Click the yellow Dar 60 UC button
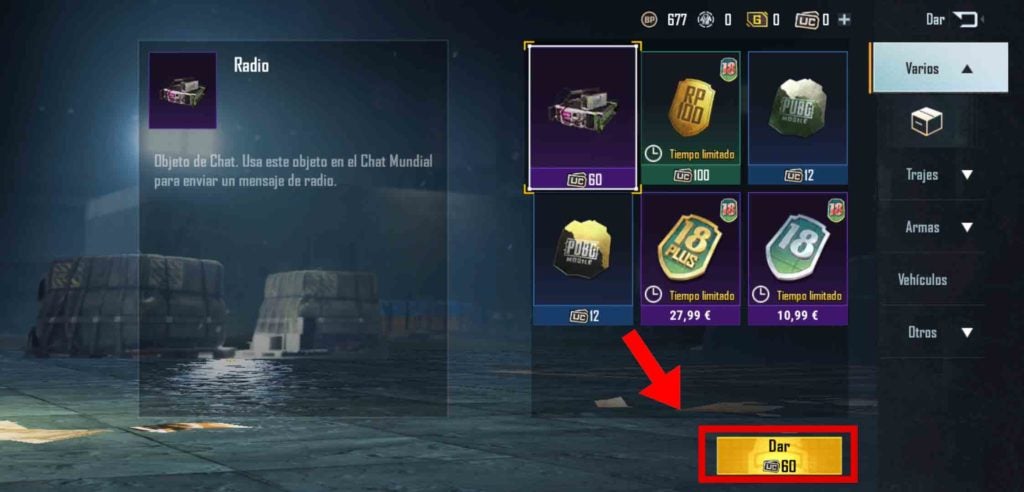Screen dimensions: 1024x492 click(x=780, y=455)
